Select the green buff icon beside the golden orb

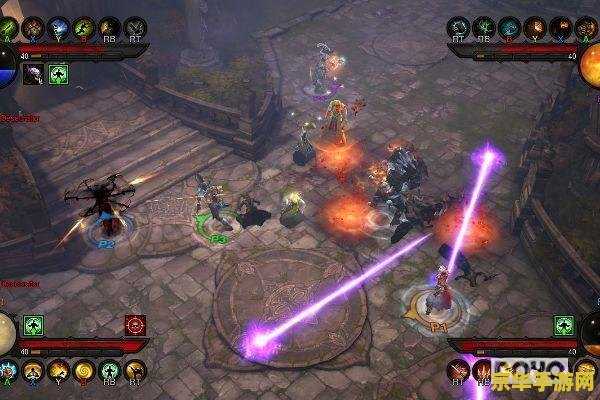click(x=34, y=325)
